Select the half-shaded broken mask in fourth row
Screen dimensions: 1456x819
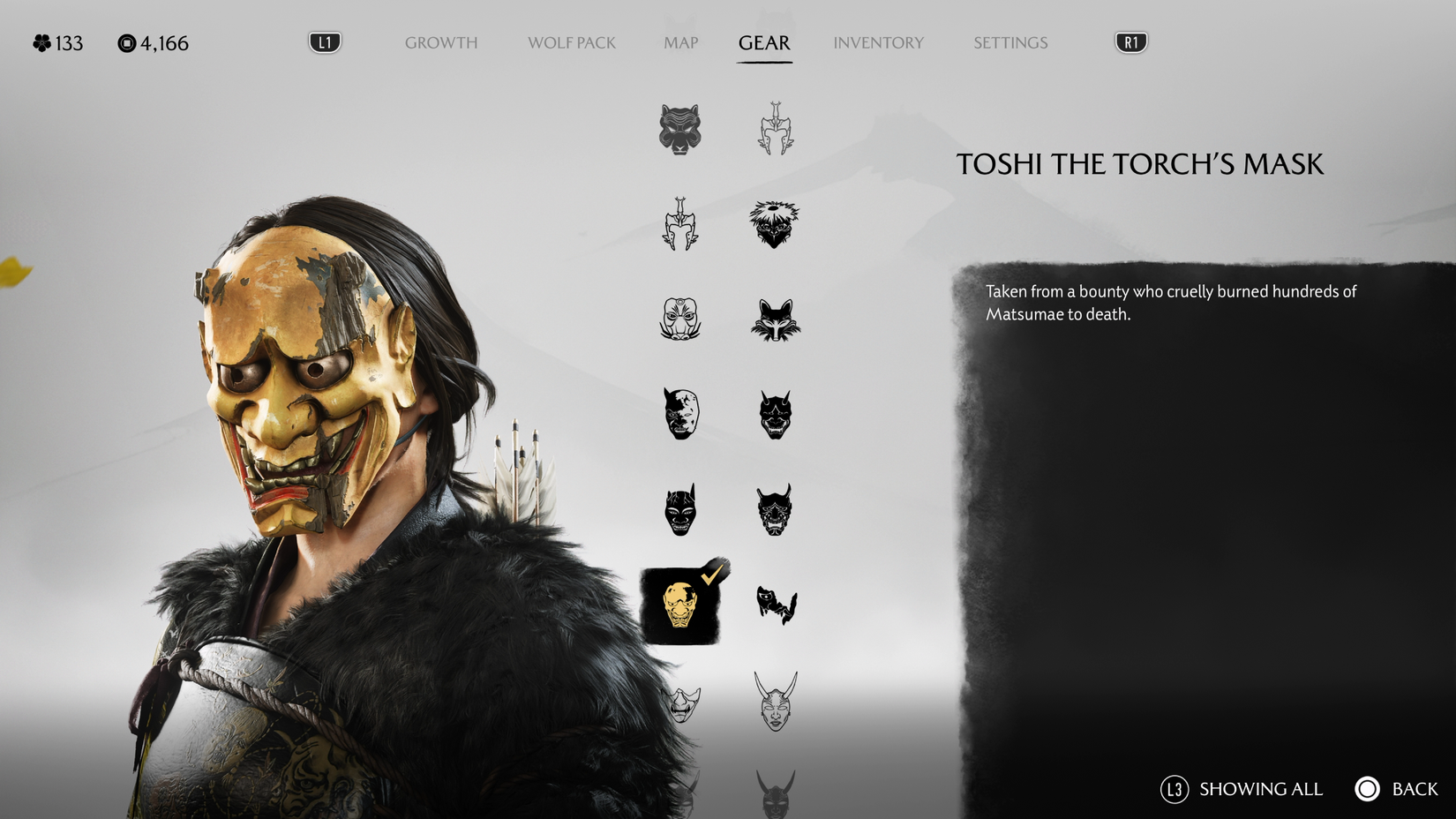tap(679, 413)
